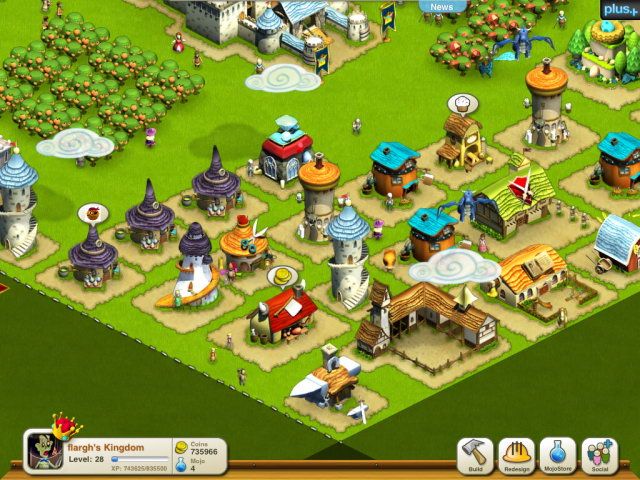Open the Social menu
This screenshot has width=640, height=480.
[x=599, y=455]
